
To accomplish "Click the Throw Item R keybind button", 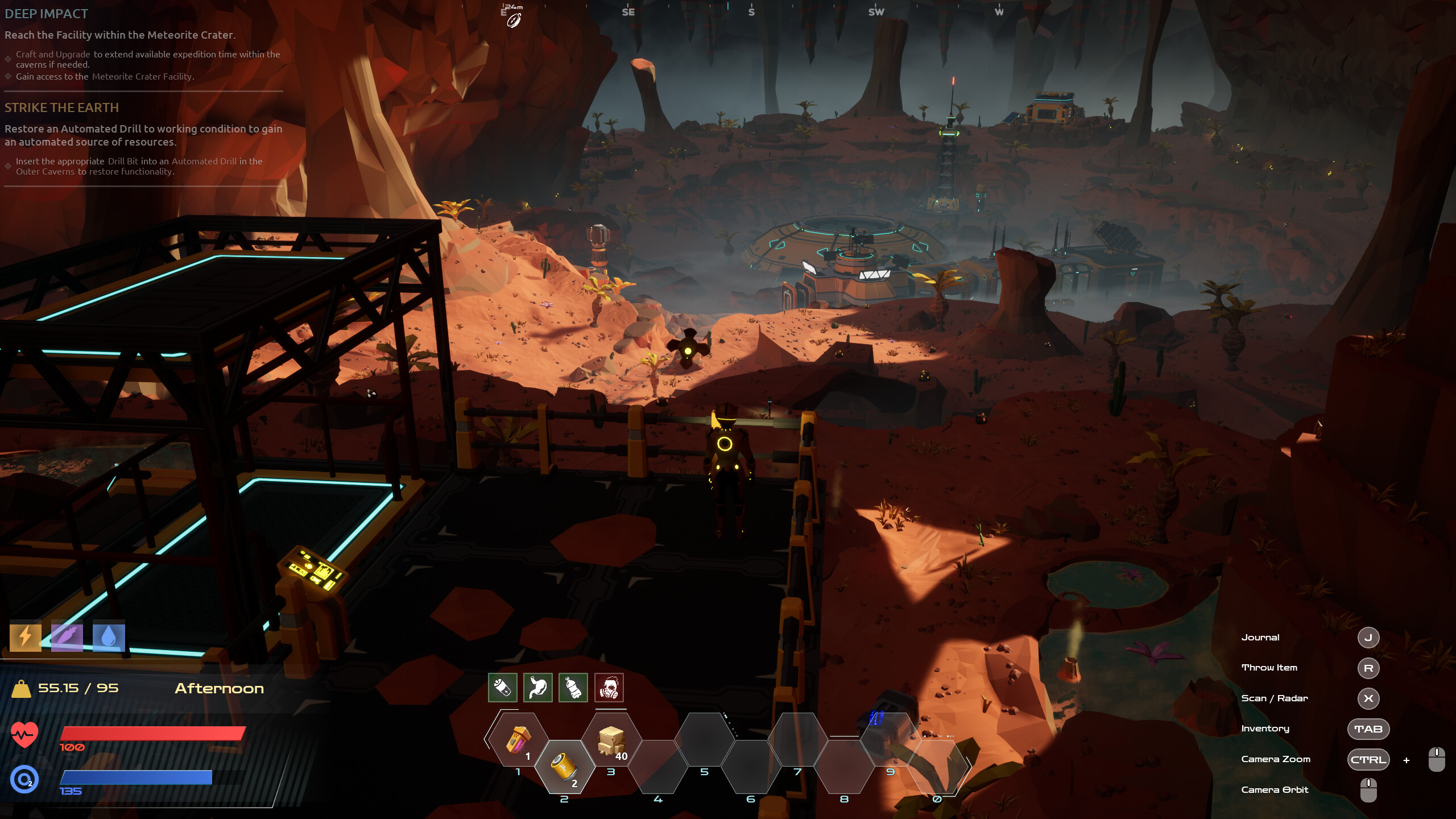I will point(1368,668).
